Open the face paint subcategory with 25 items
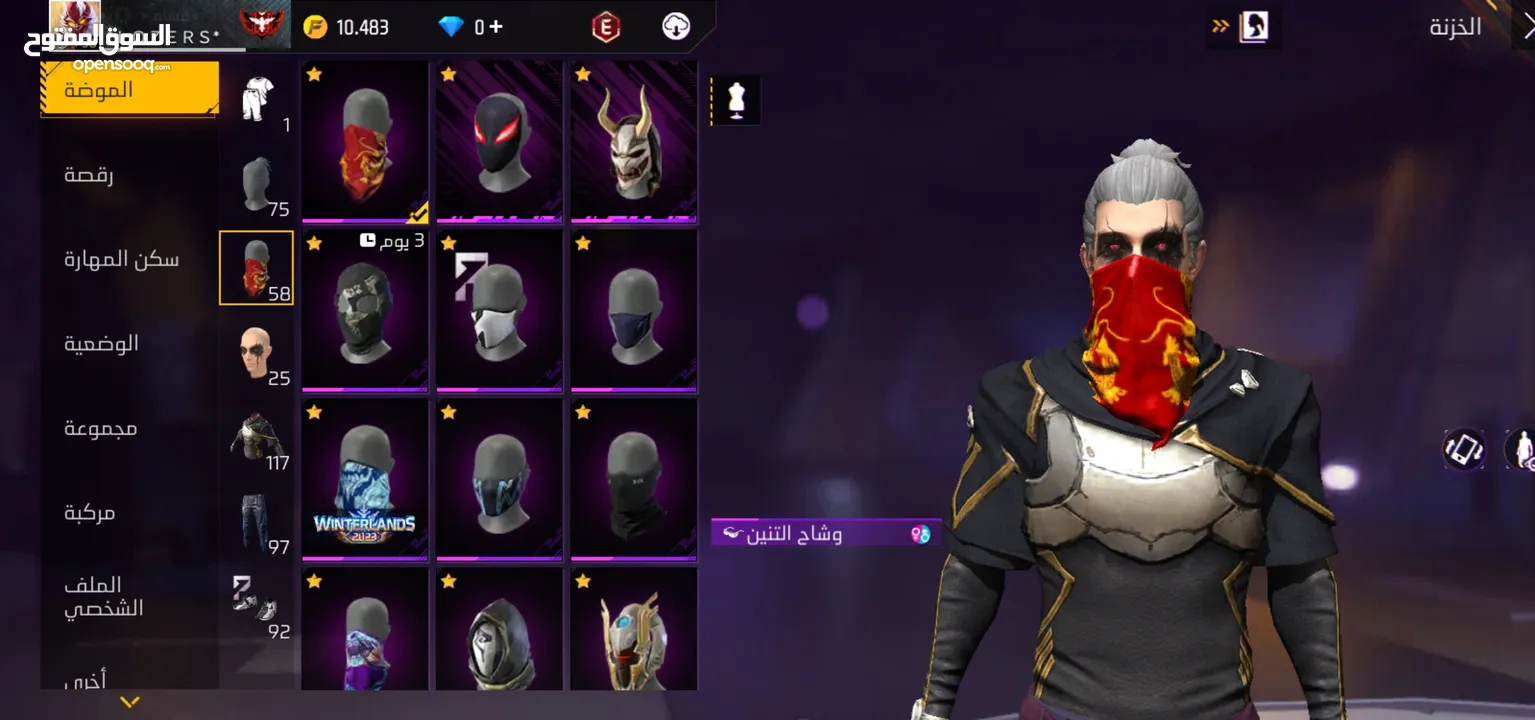 pos(258,353)
